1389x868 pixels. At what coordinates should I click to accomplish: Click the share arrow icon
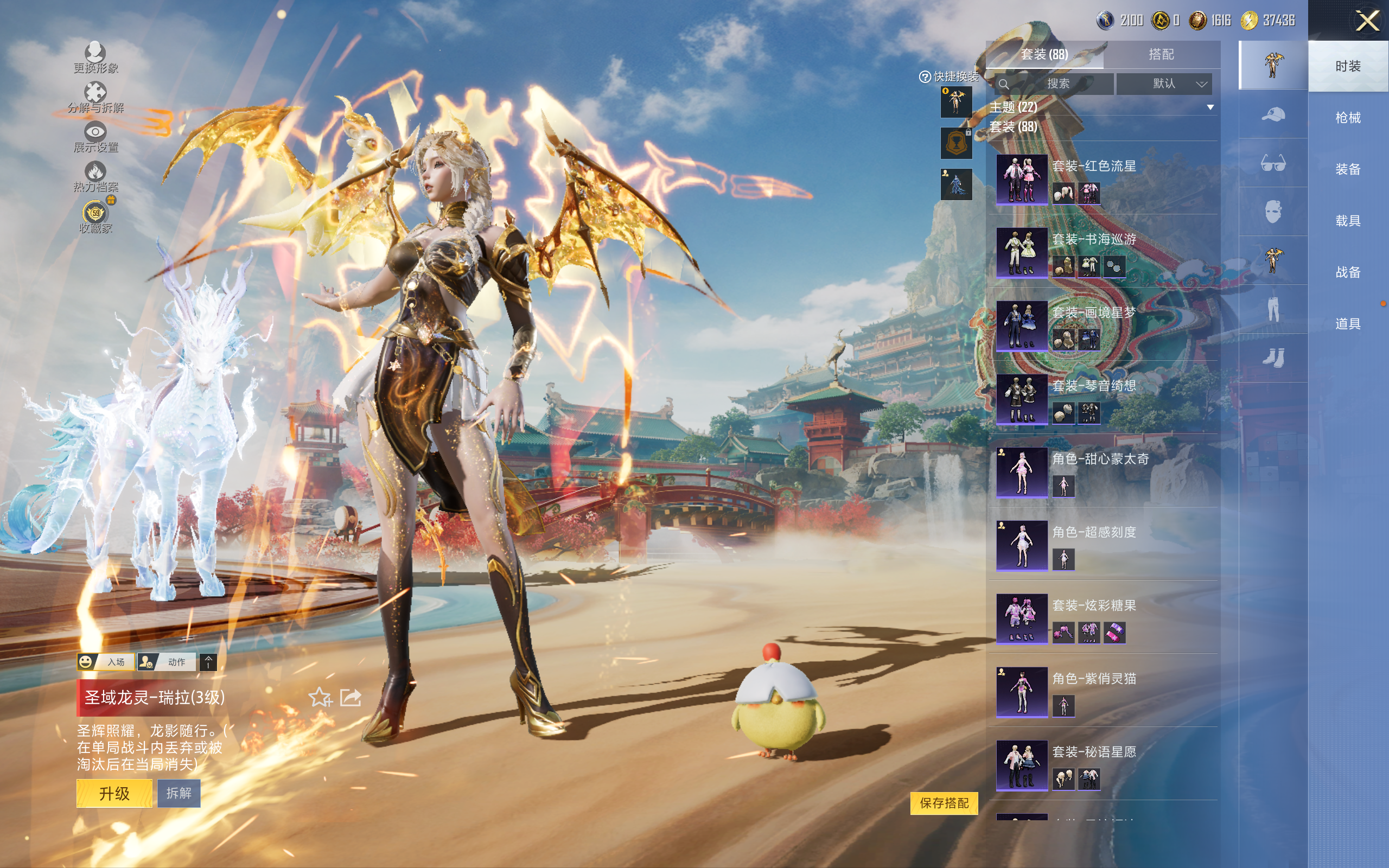coord(351,698)
